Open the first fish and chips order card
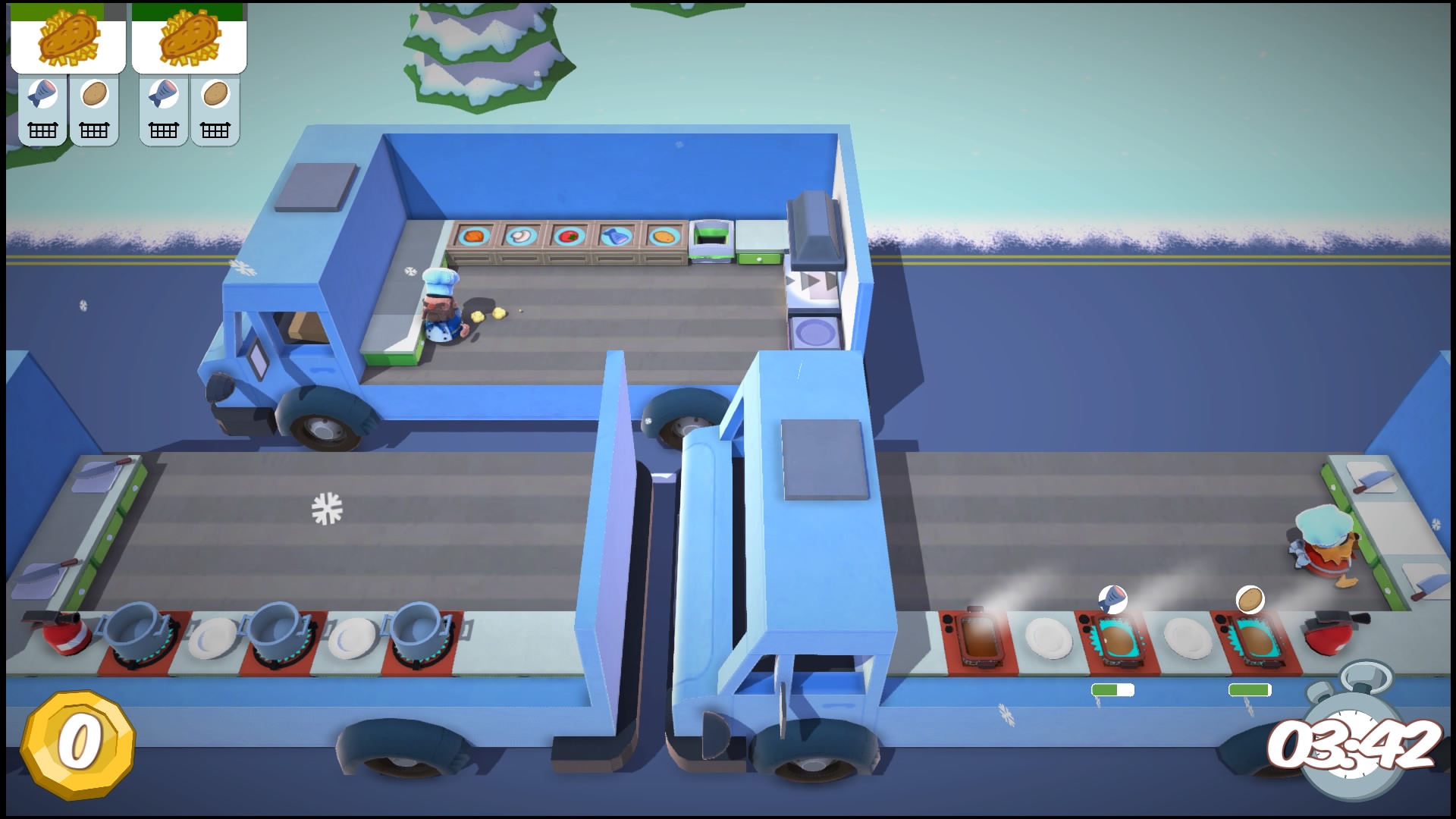Viewport: 1456px width, 819px height. point(68,43)
